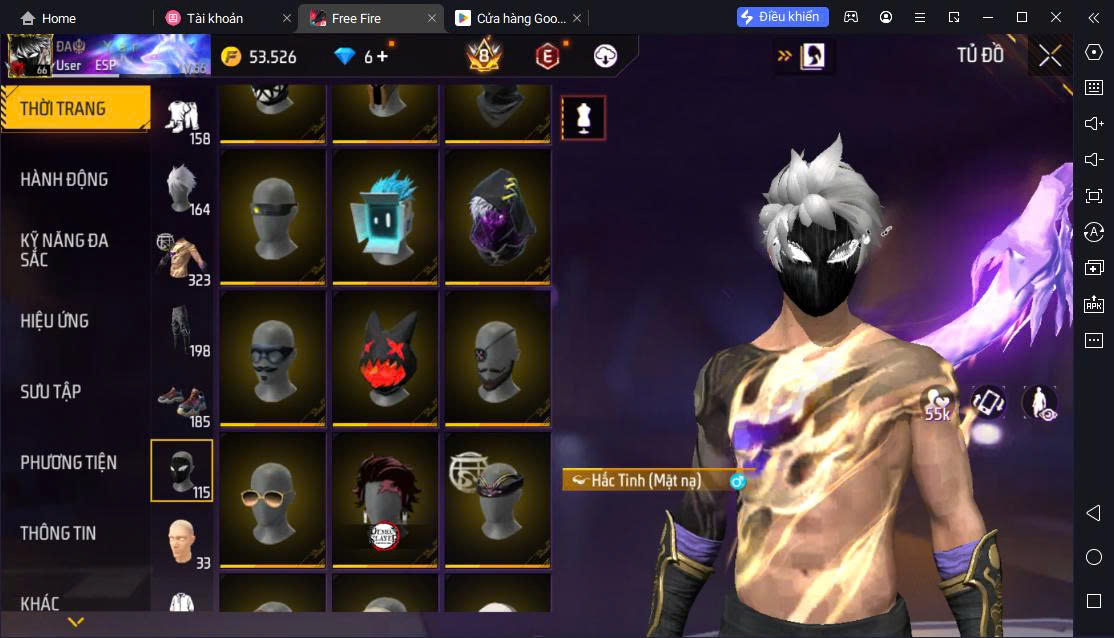Choose the purple hooded mask item

click(497, 215)
